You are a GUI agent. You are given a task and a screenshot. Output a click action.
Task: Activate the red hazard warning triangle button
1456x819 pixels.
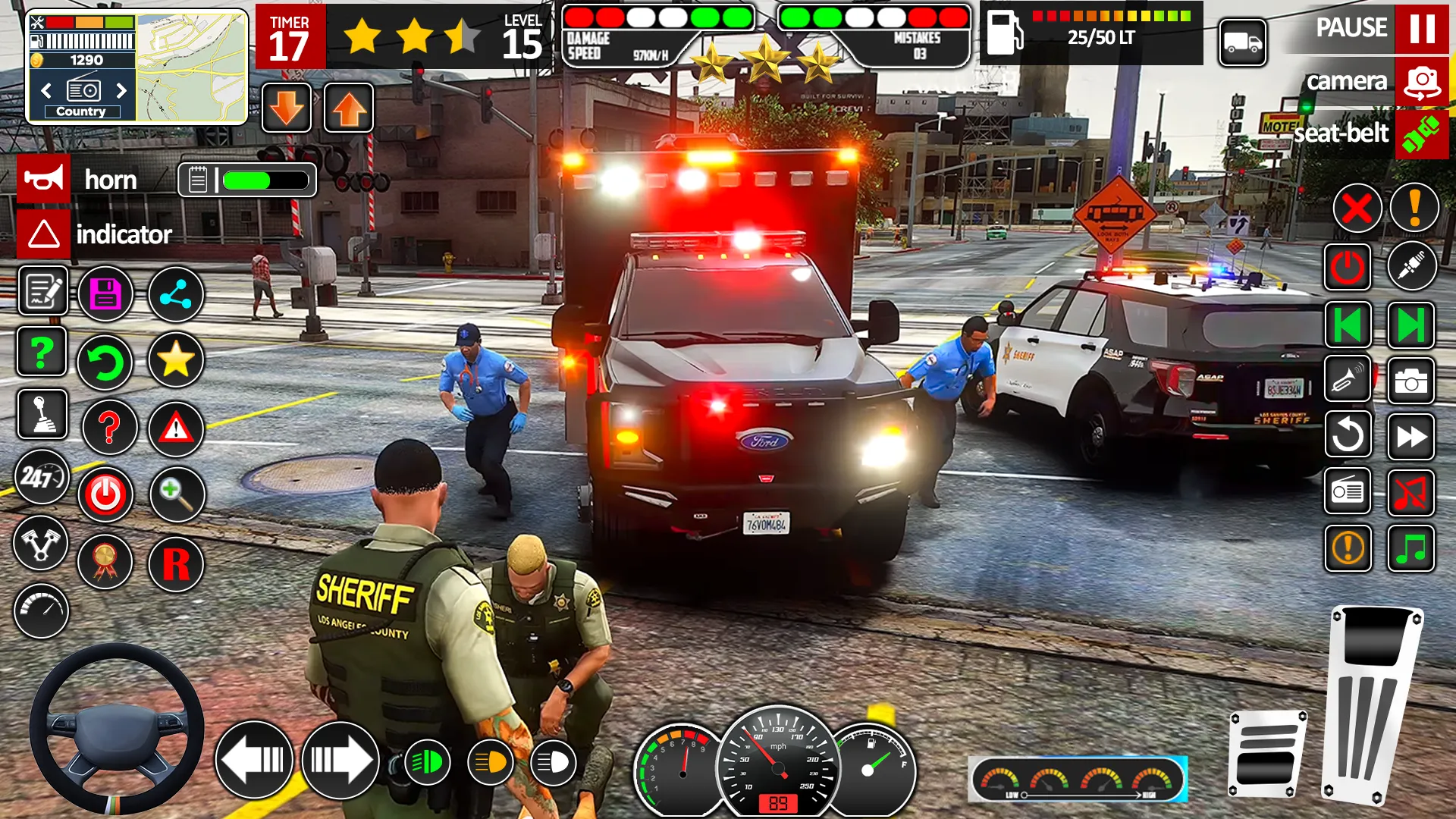[x=176, y=428]
